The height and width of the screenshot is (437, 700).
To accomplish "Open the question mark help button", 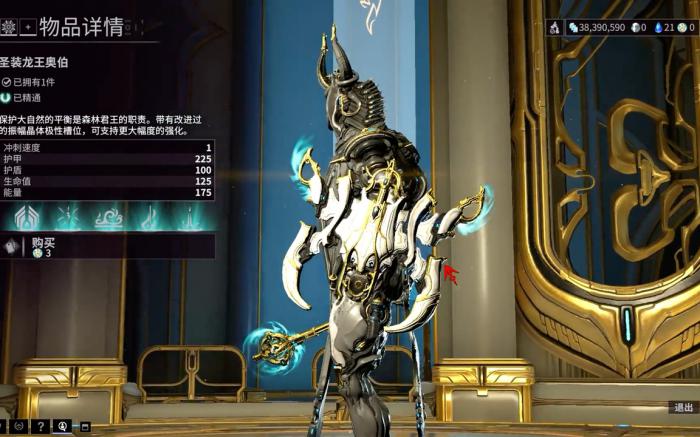I will tap(40, 427).
